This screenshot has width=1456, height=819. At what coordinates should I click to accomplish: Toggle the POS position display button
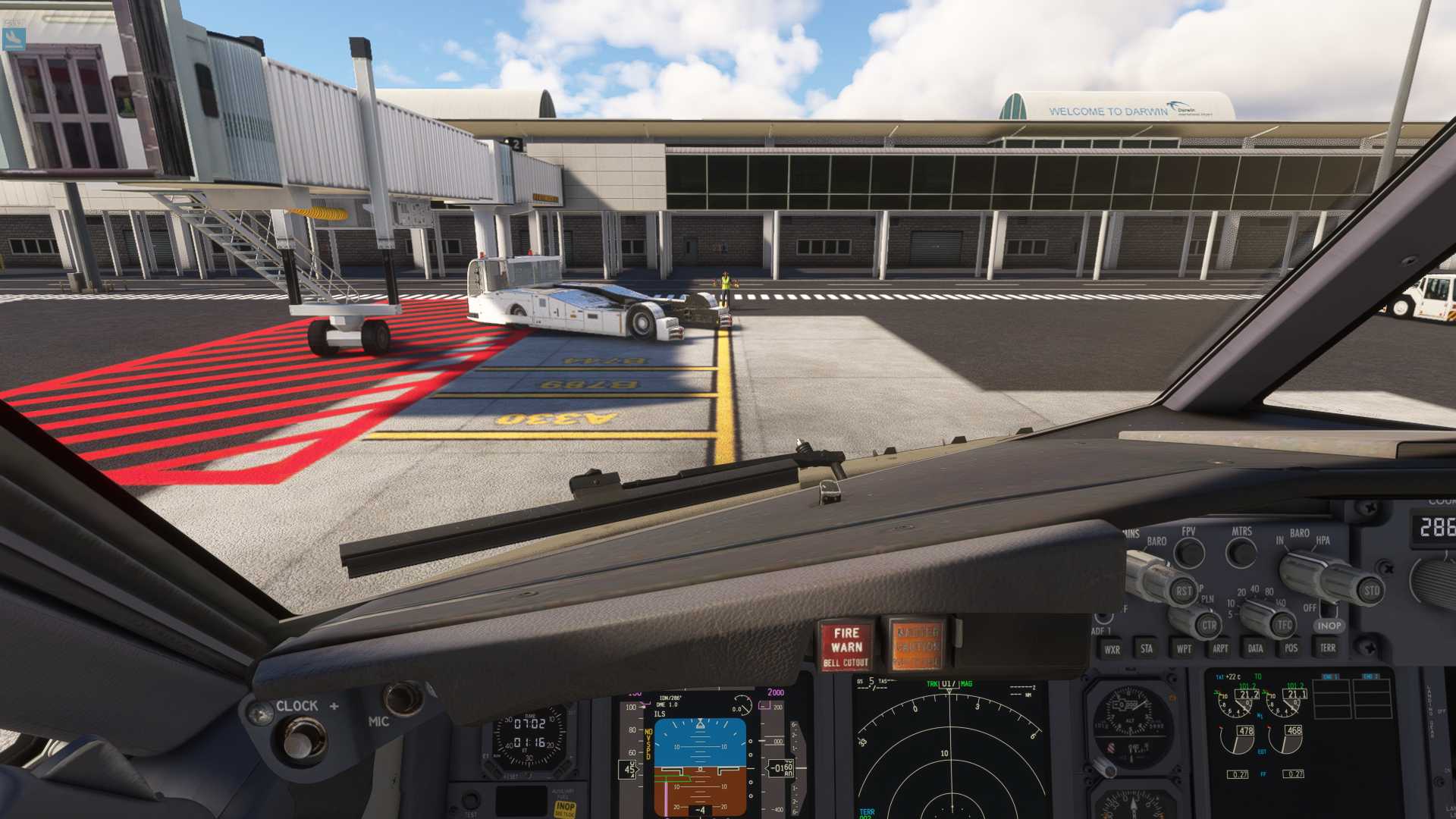[x=1291, y=648]
